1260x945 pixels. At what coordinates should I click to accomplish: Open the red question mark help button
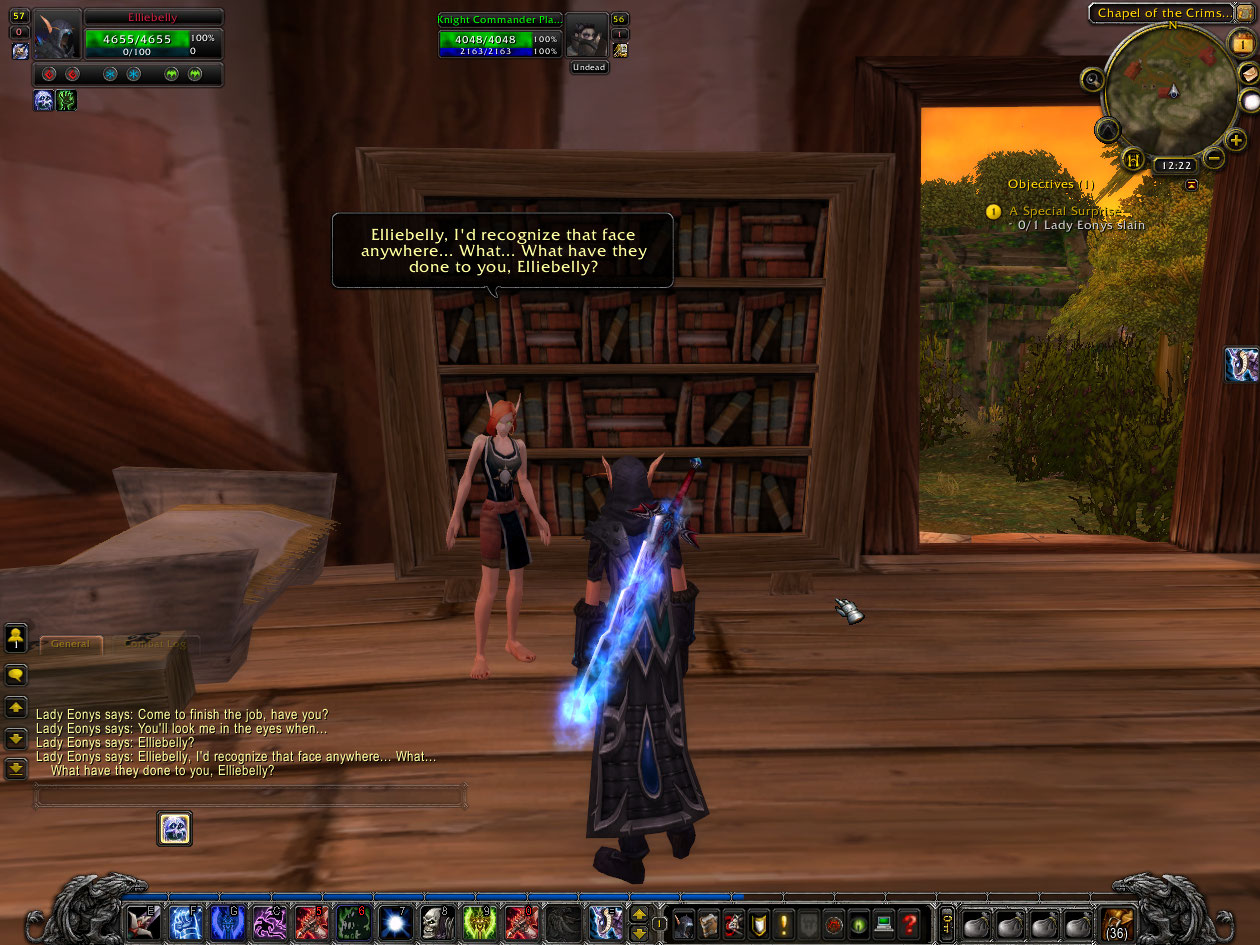click(908, 922)
